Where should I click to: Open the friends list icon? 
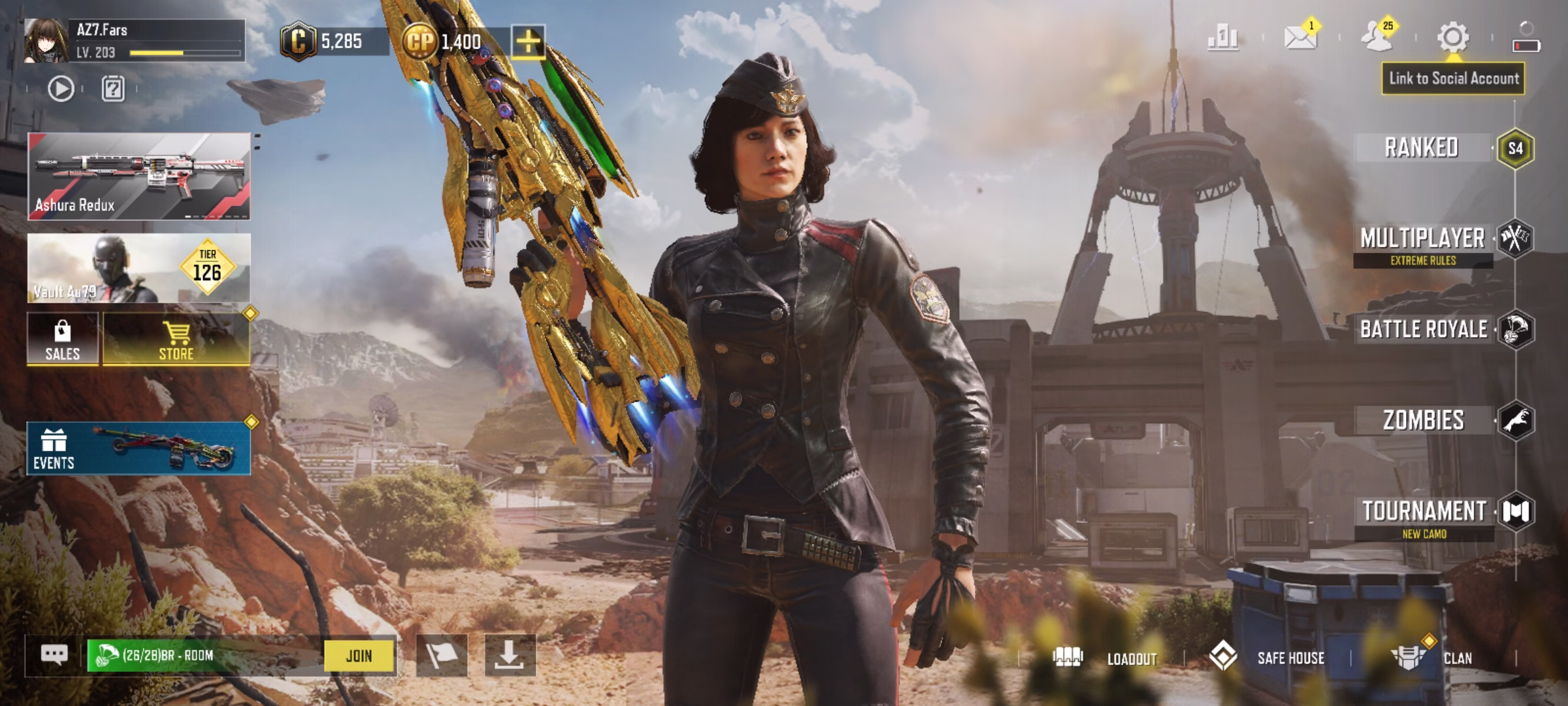pyautogui.click(x=1377, y=37)
